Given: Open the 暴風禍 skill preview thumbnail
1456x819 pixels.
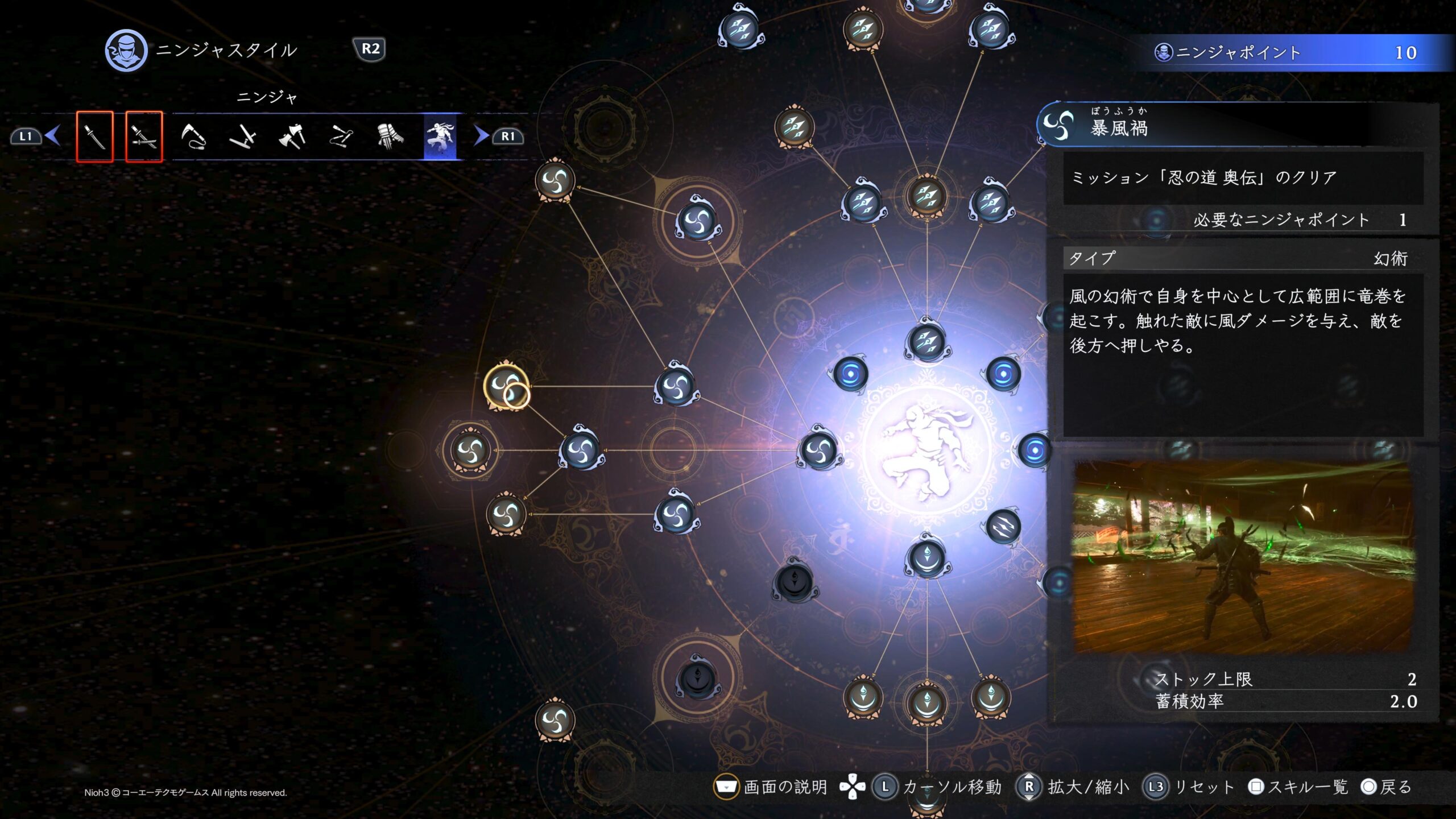Looking at the screenshot, I should click(x=1243, y=556).
